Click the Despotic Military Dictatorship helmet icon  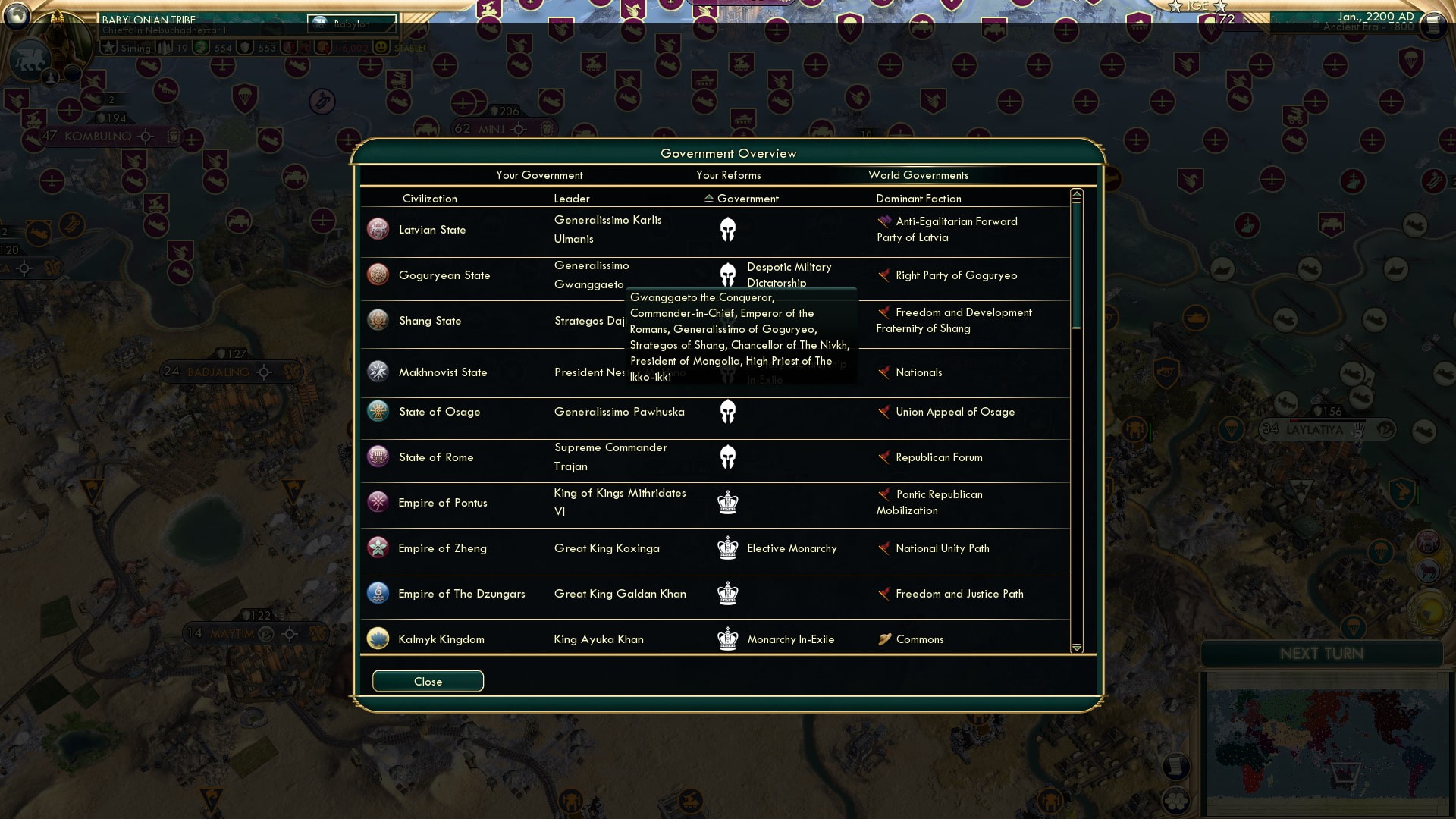click(x=728, y=275)
